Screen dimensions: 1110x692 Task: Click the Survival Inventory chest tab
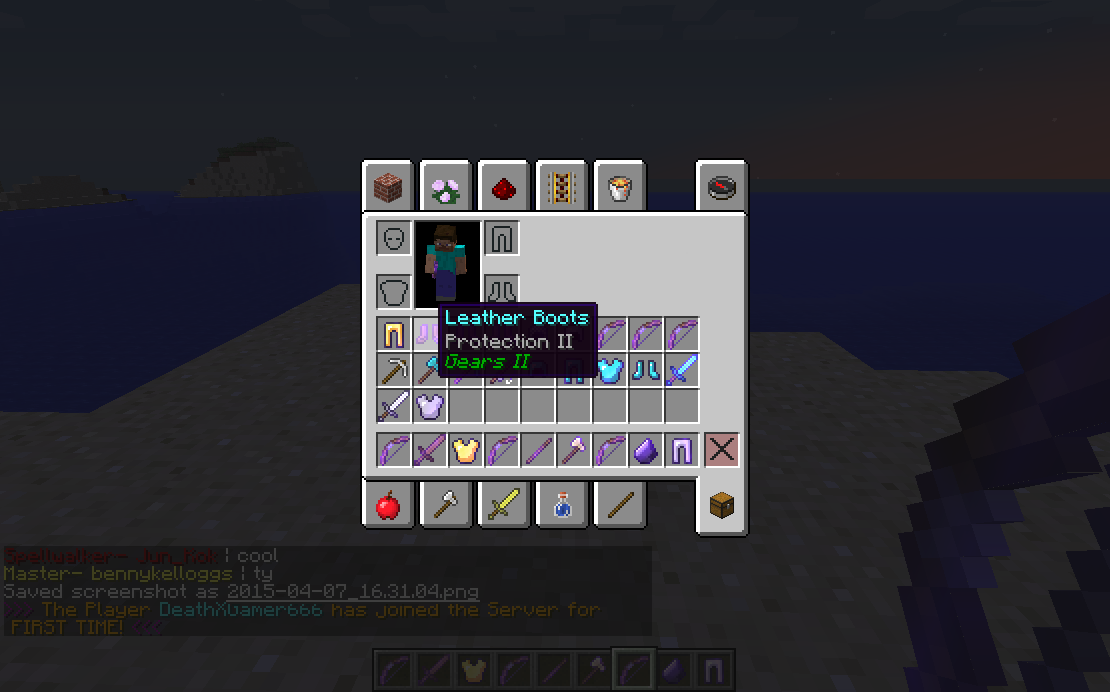click(721, 506)
